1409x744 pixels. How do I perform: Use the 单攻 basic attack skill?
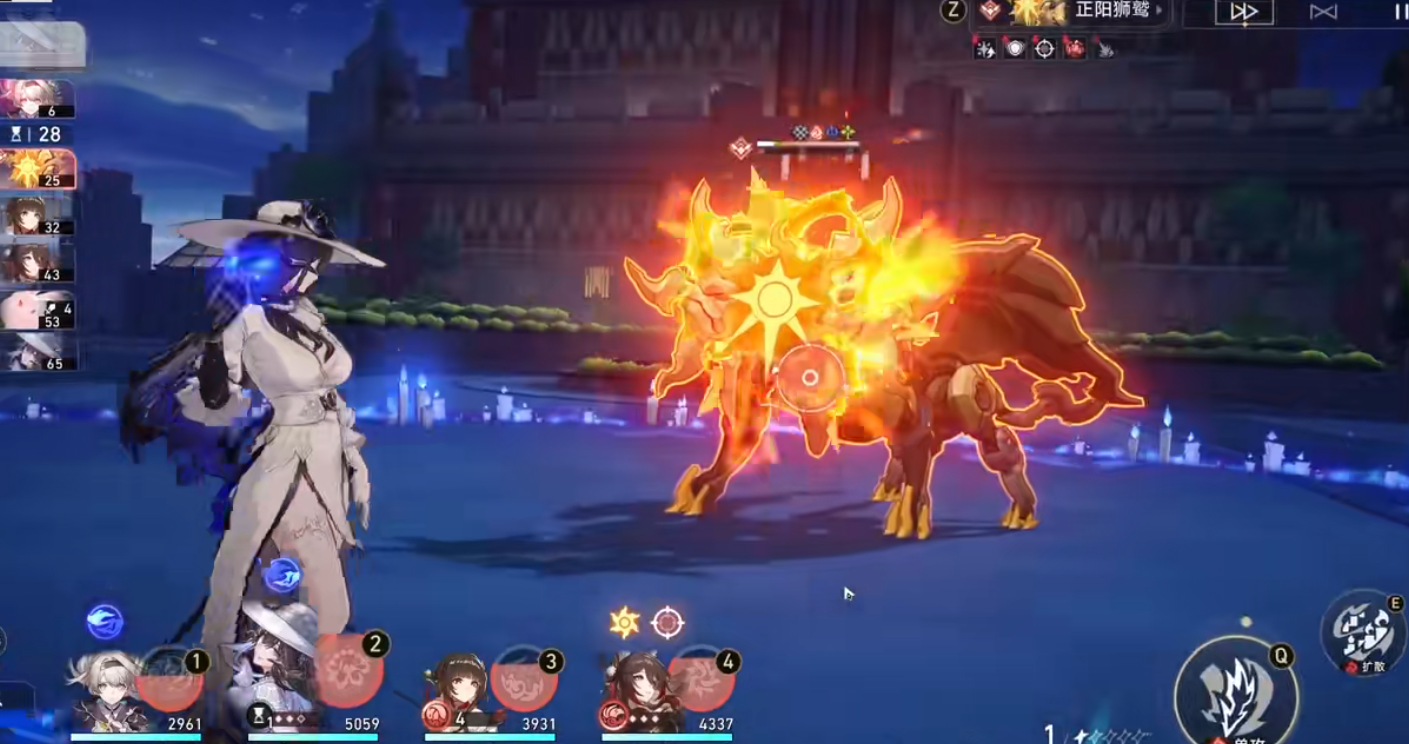(1236, 692)
